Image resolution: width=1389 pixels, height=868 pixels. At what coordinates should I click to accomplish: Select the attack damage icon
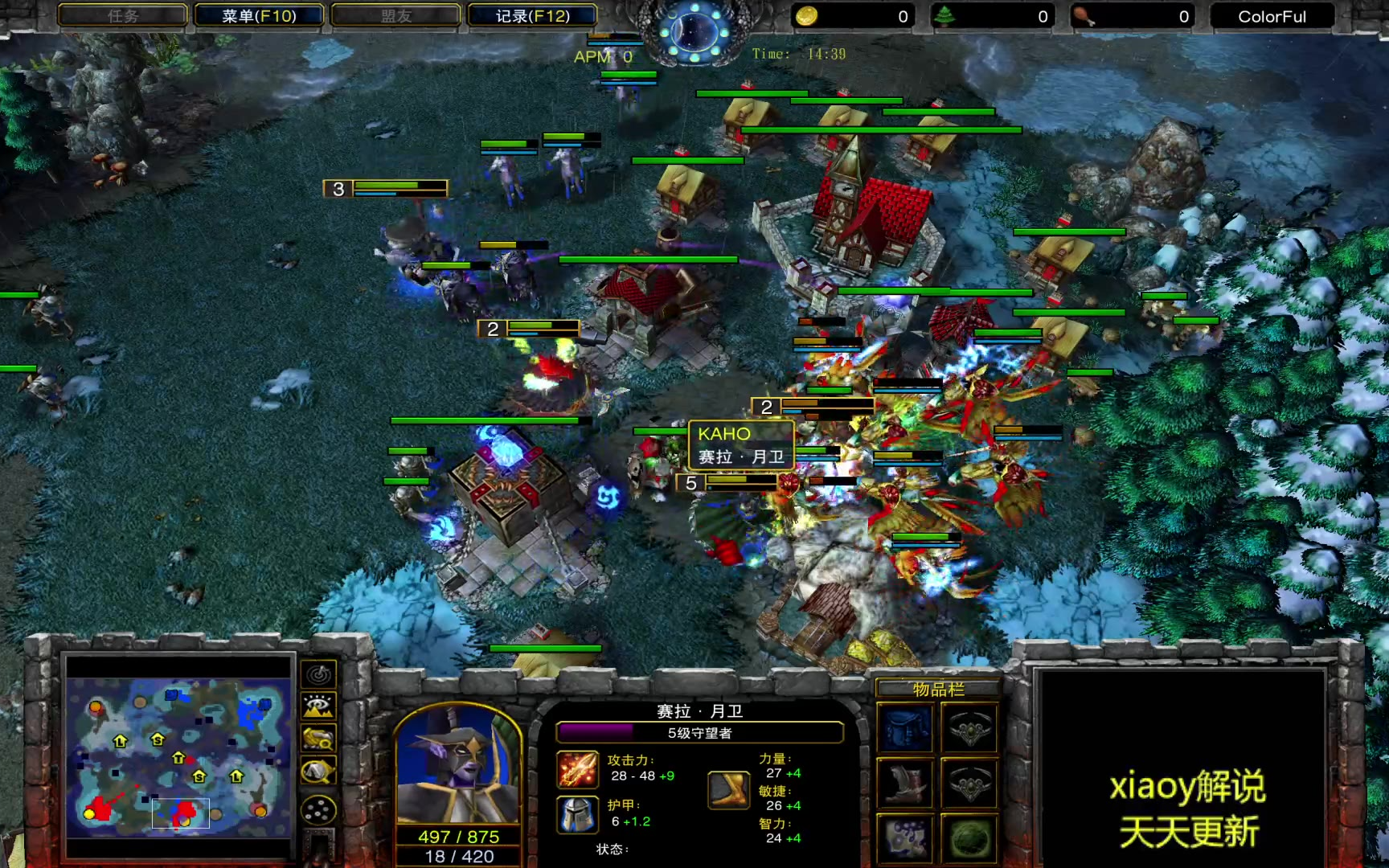click(x=578, y=768)
